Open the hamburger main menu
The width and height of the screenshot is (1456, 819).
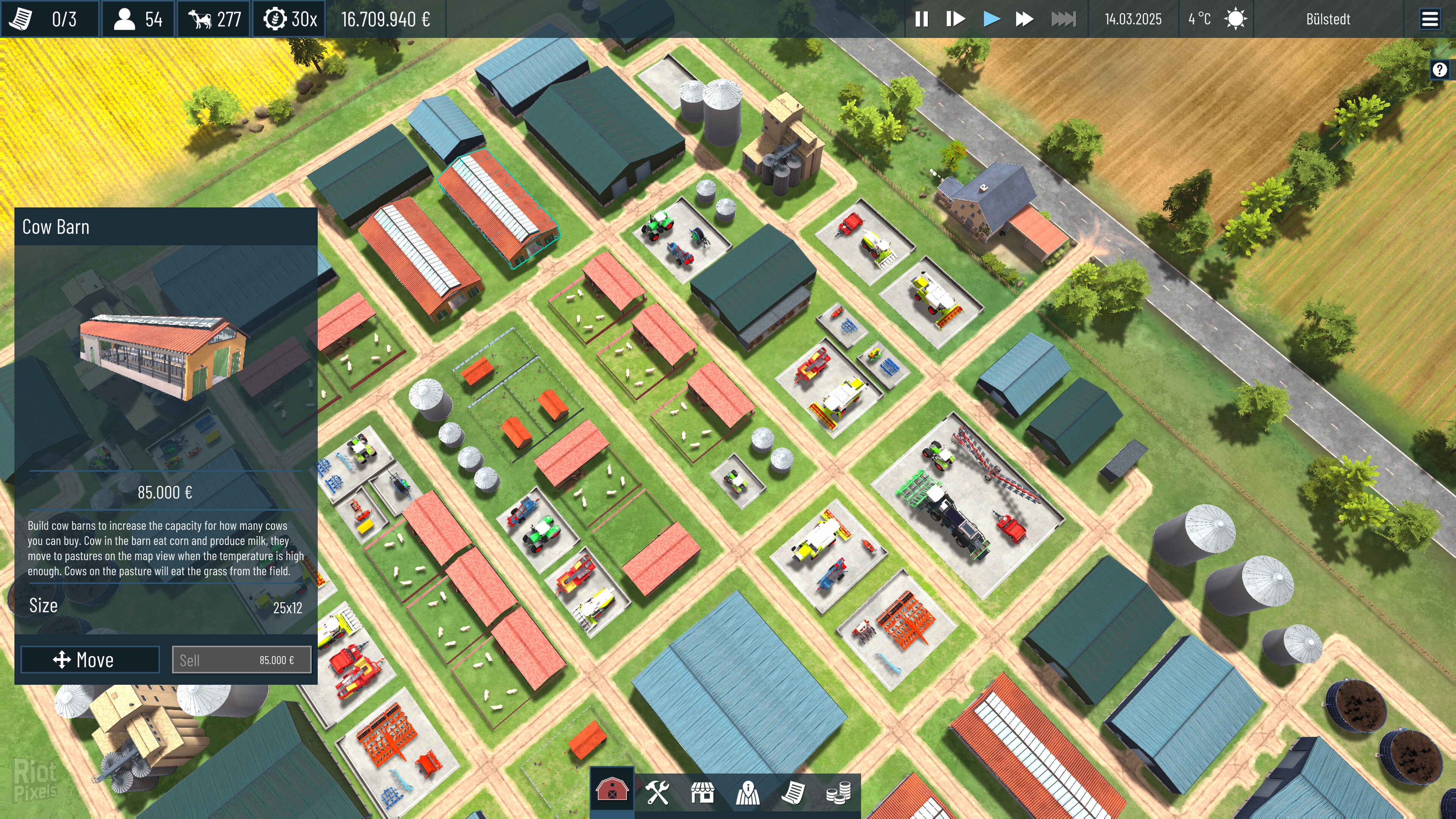1429,19
